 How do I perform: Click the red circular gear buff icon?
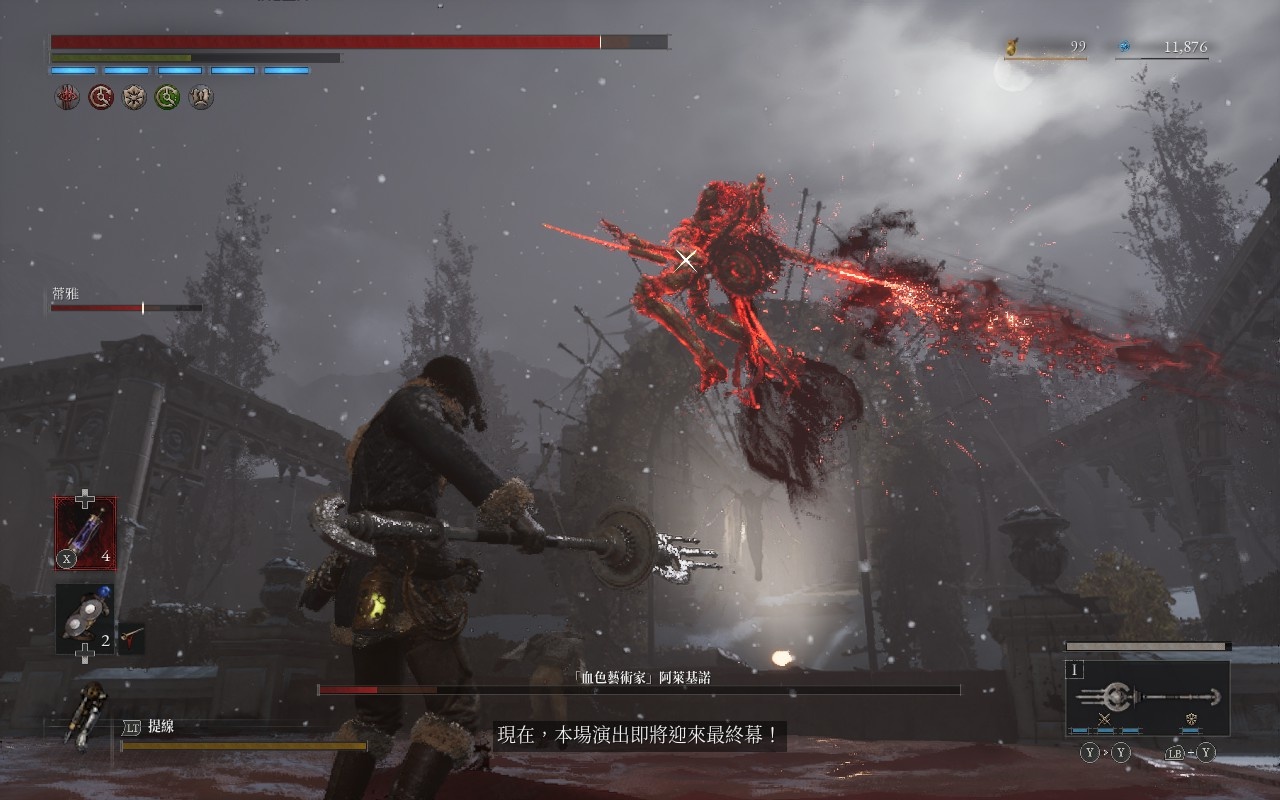101,97
